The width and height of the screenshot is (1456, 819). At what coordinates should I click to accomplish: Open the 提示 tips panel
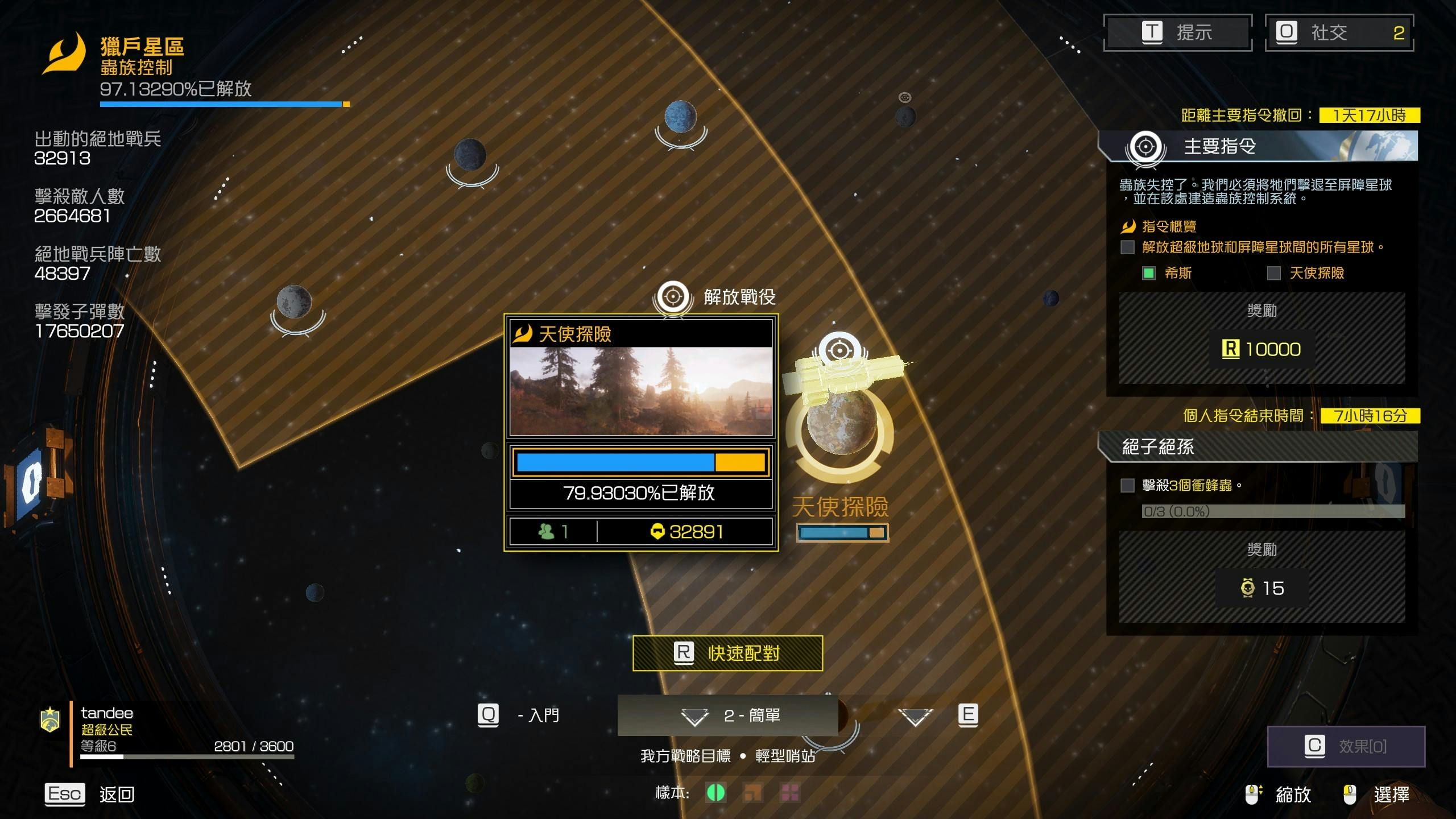1177,32
